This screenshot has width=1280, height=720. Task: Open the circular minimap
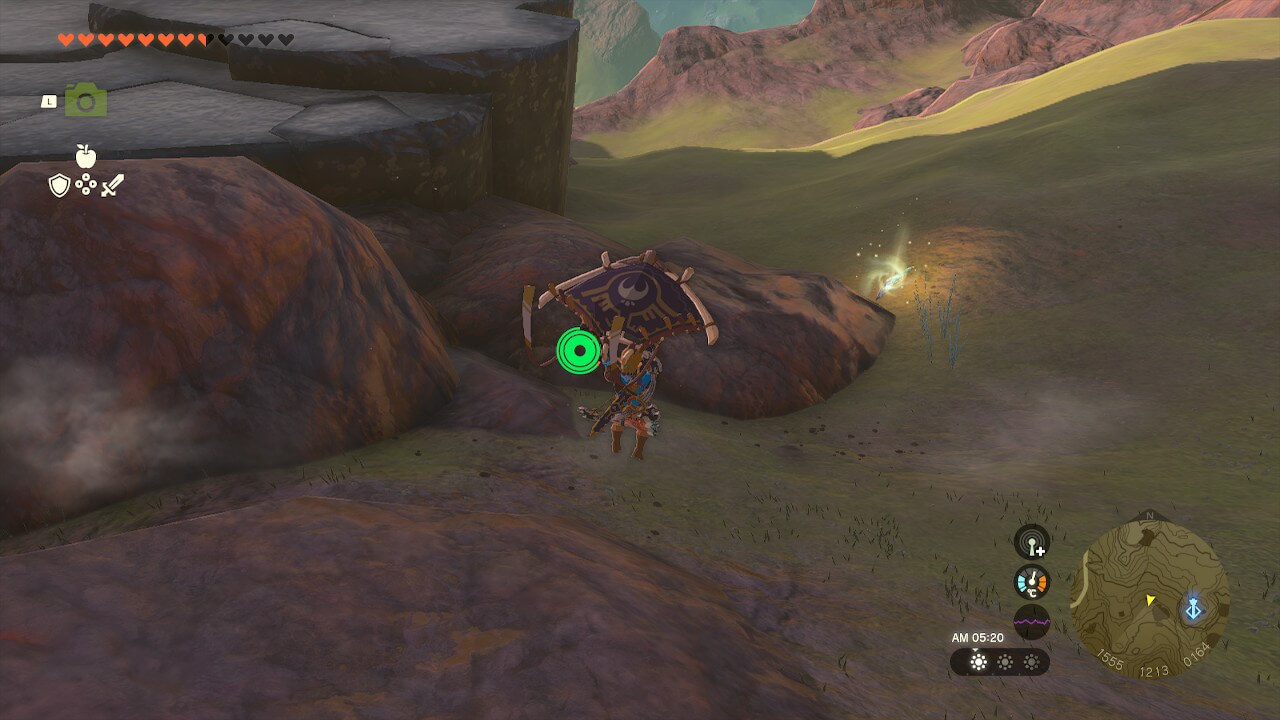click(x=1149, y=598)
